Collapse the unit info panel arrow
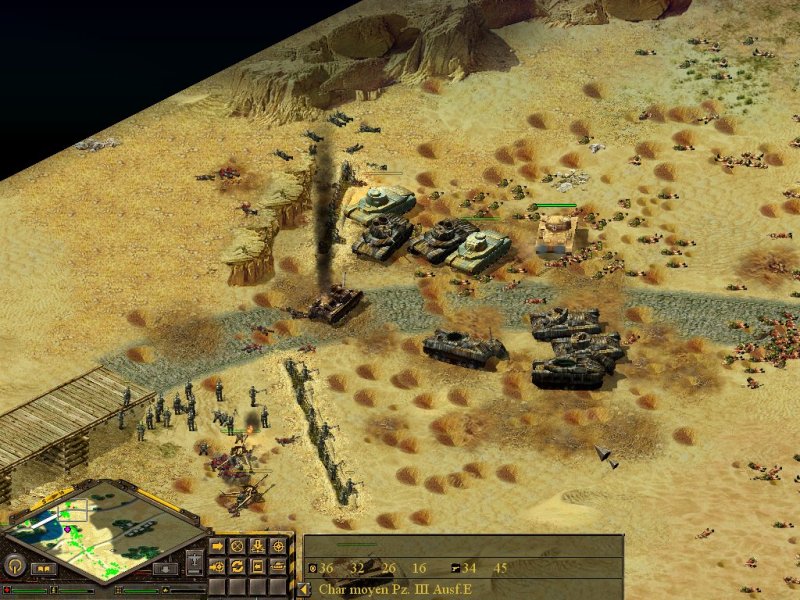The width and height of the screenshot is (800, 600). (x=305, y=589)
